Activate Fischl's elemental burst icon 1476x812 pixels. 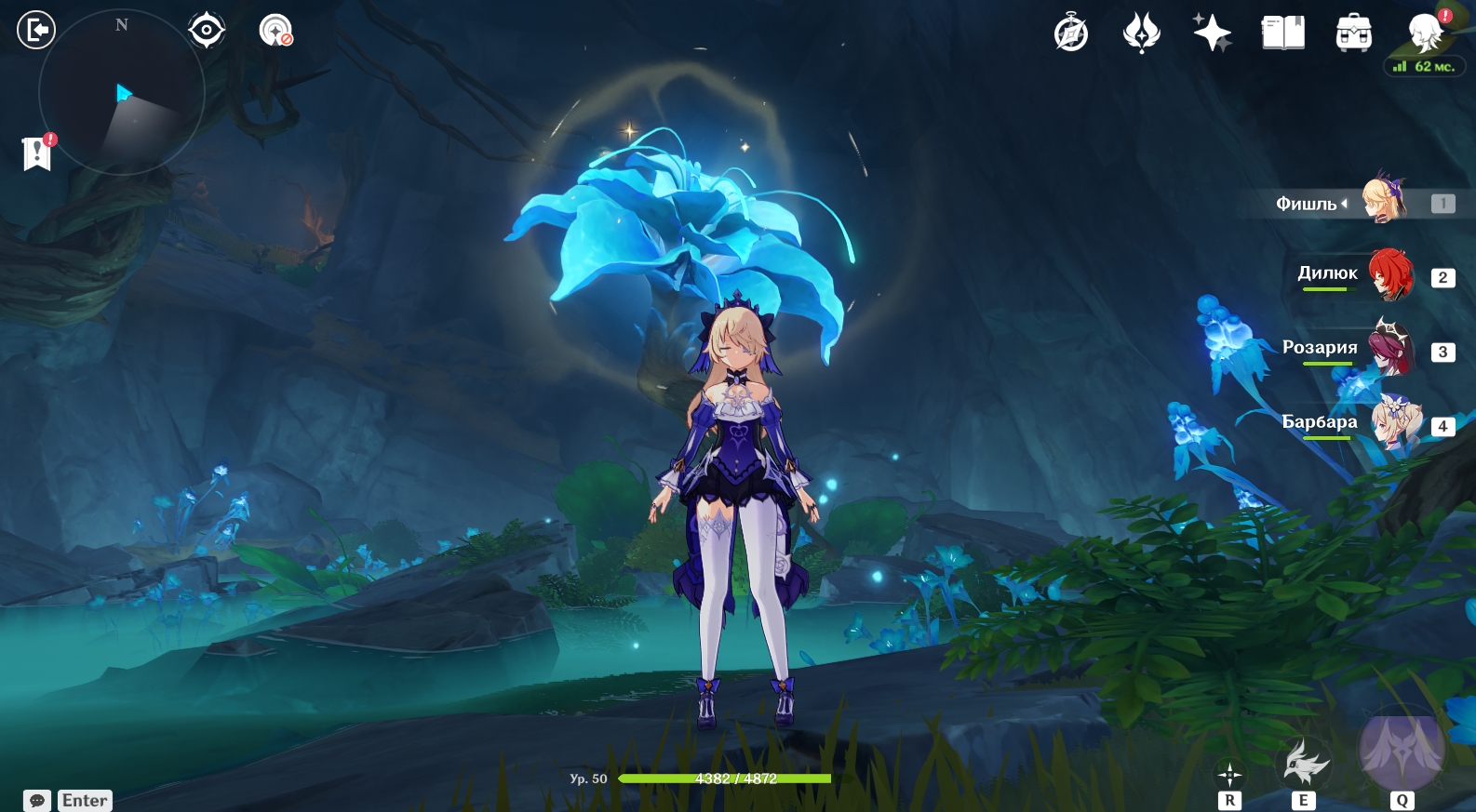1402,749
